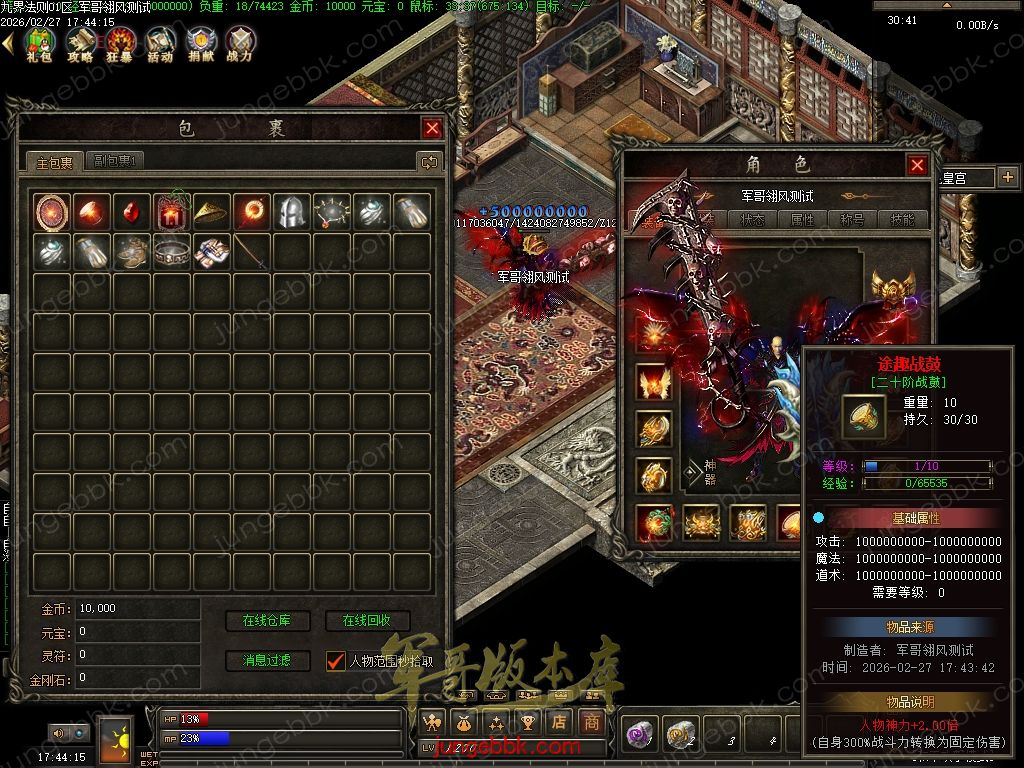Image resolution: width=1024 pixels, height=768 pixels.
Task: Open the 礼包 gift pack icon
Action: tap(39, 42)
